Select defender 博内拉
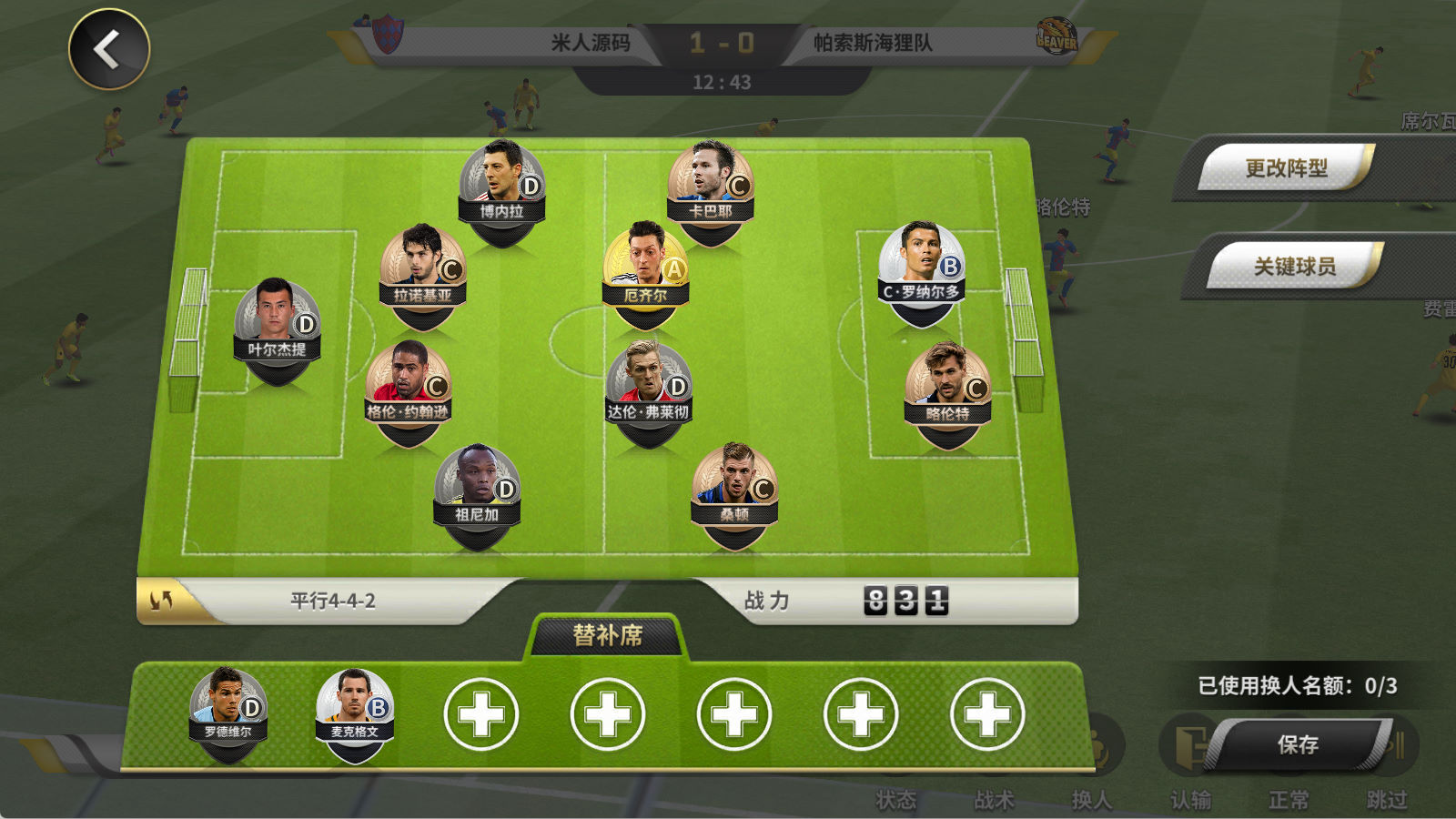 (501, 185)
